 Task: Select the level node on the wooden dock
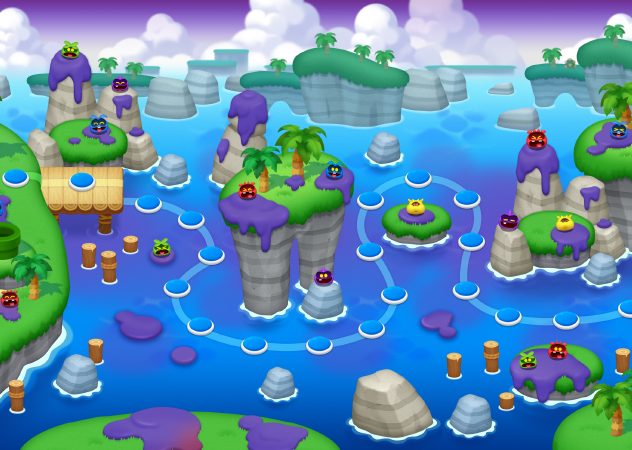point(82,181)
